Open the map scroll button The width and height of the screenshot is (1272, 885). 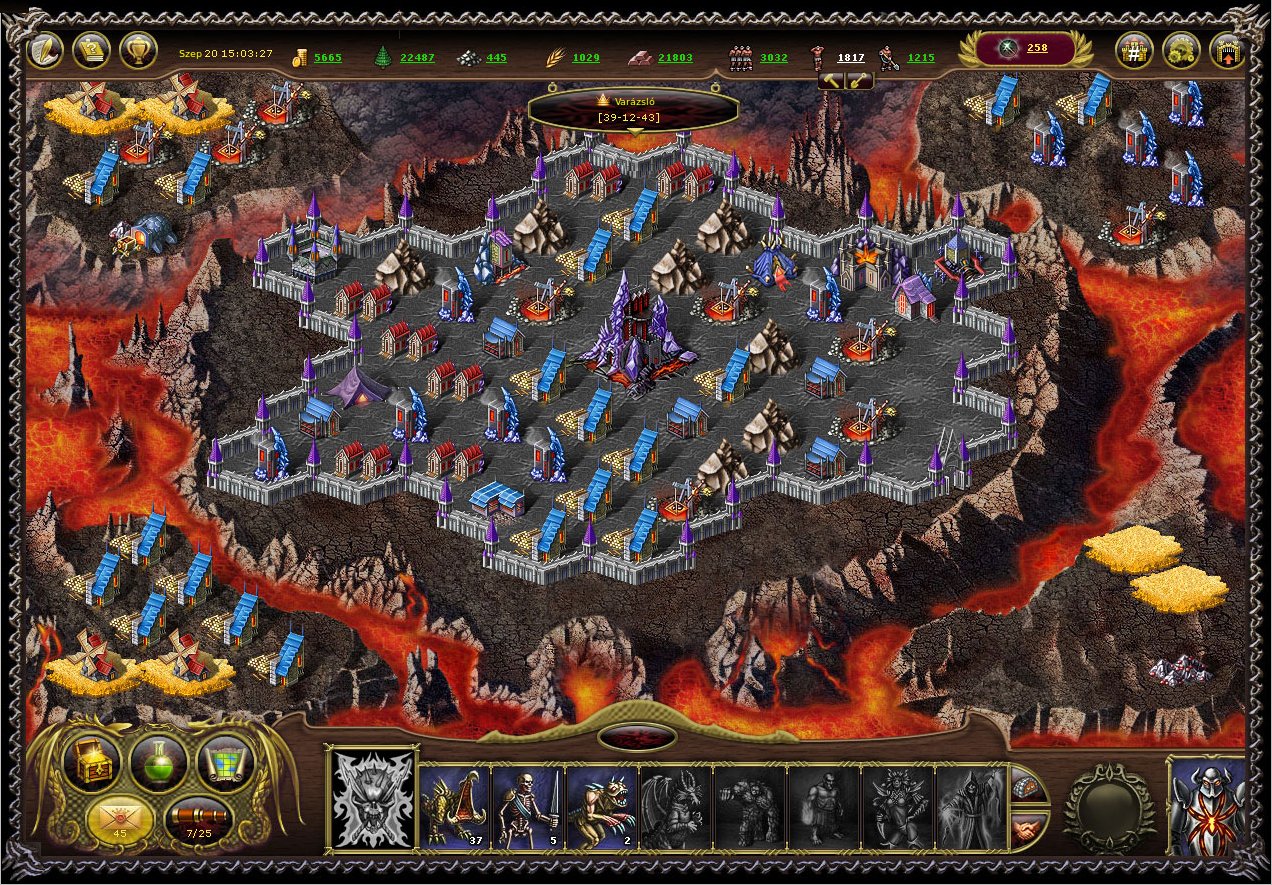[x=225, y=763]
